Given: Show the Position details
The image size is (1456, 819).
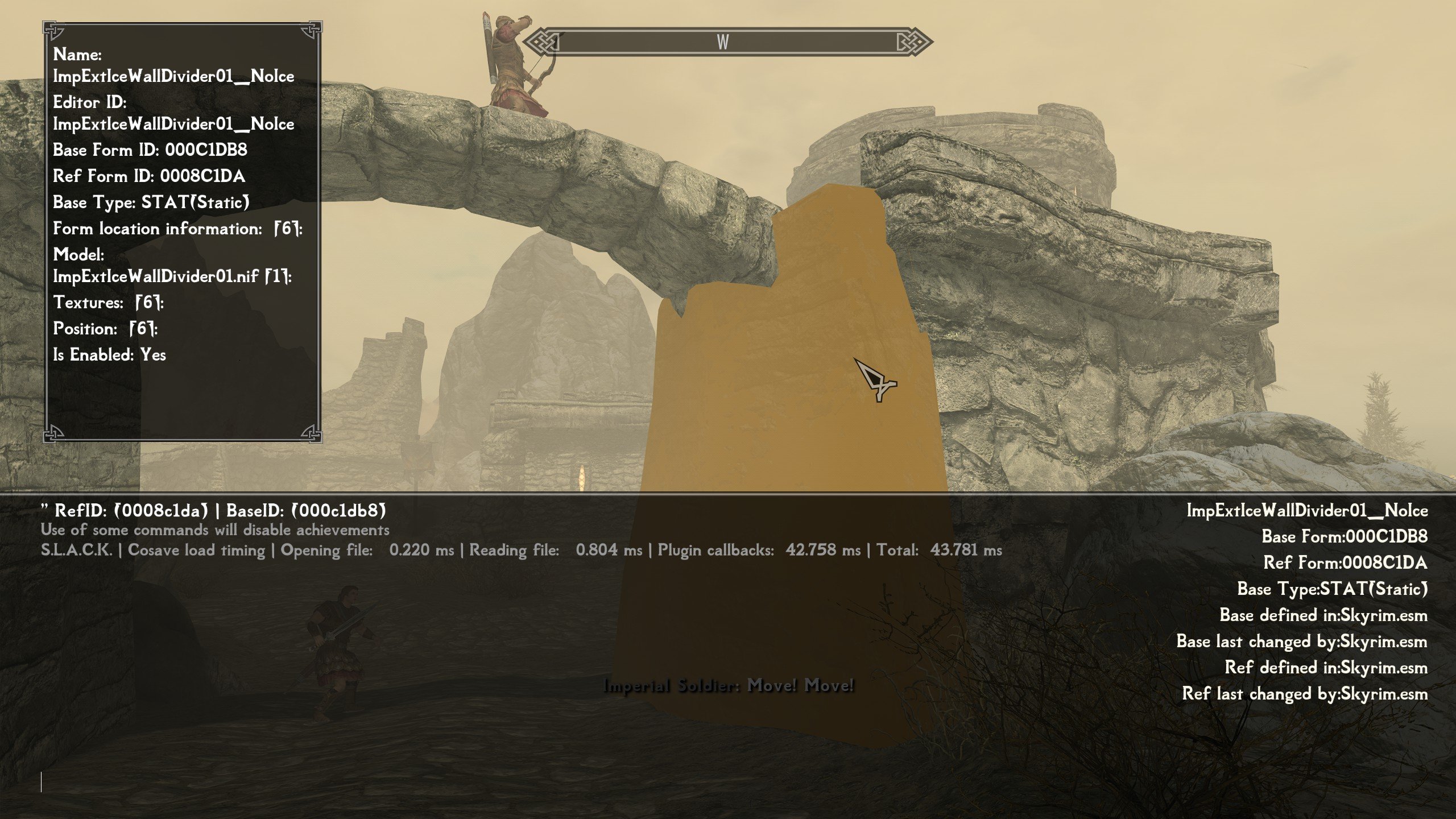Looking at the screenshot, I should [x=105, y=329].
